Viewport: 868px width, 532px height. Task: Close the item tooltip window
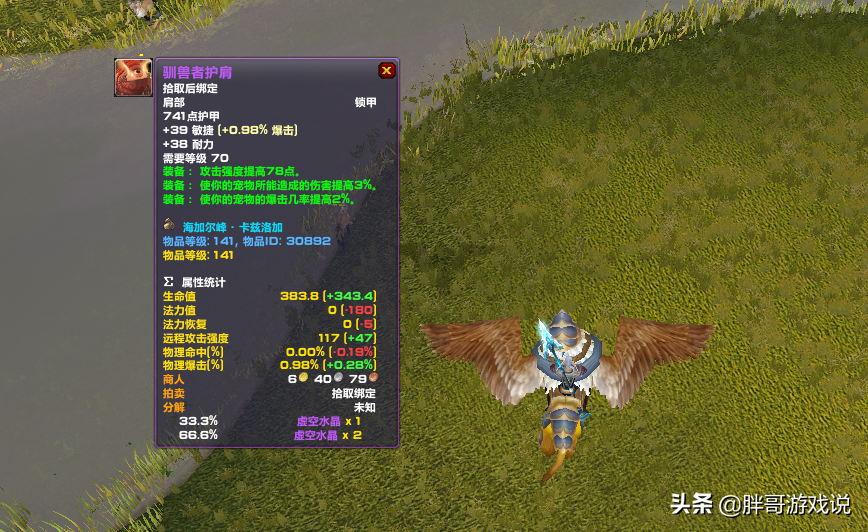click(386, 71)
